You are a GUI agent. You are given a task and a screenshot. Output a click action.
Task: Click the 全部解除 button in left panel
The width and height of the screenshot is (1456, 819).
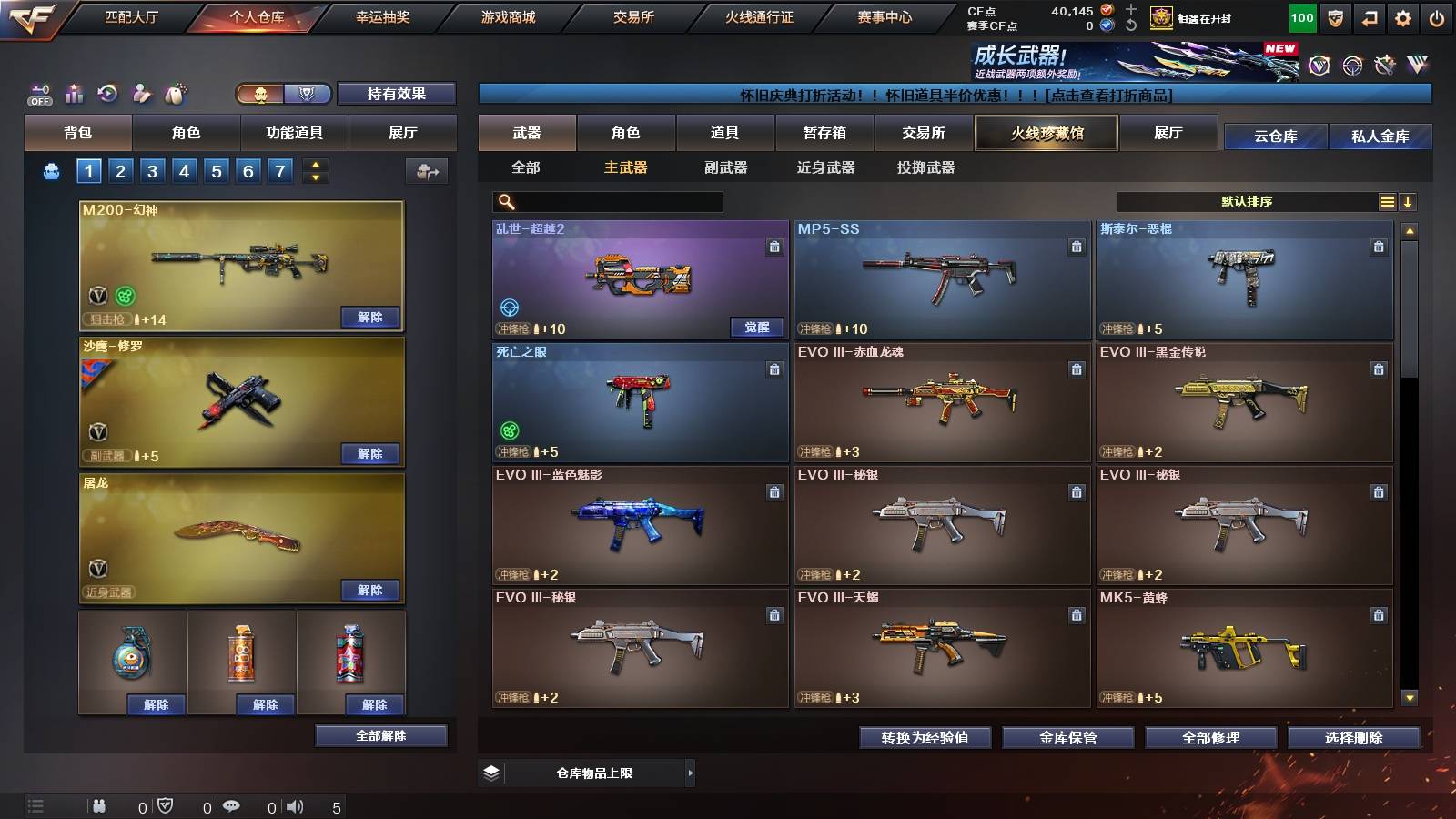click(x=382, y=736)
